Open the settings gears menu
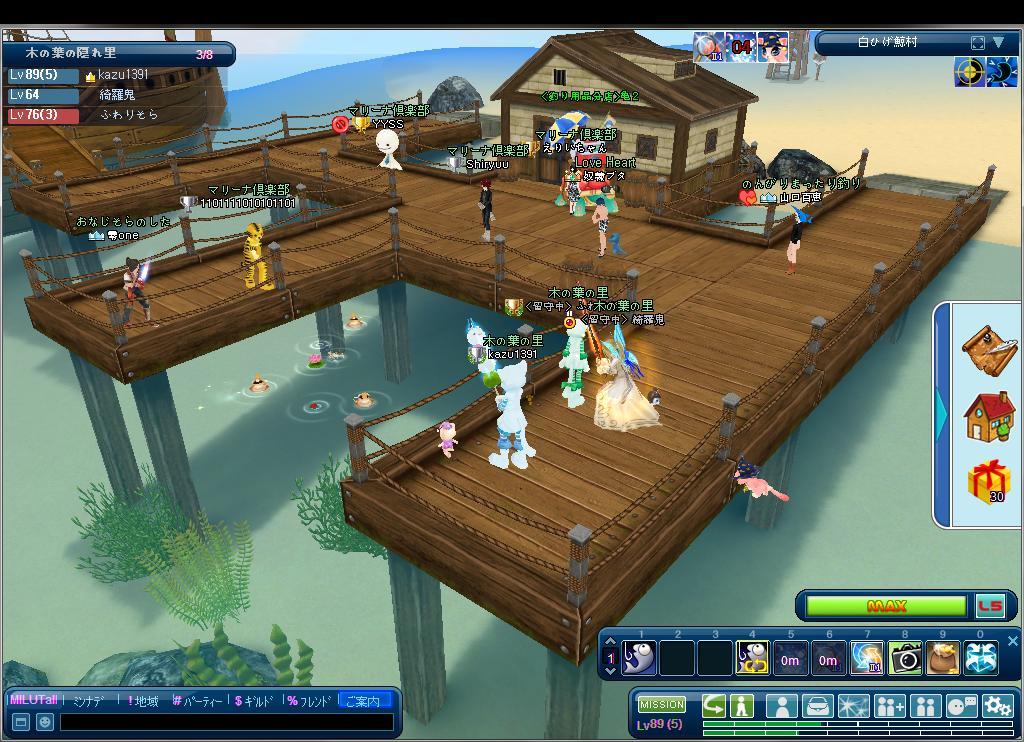The image size is (1024, 742). (996, 706)
